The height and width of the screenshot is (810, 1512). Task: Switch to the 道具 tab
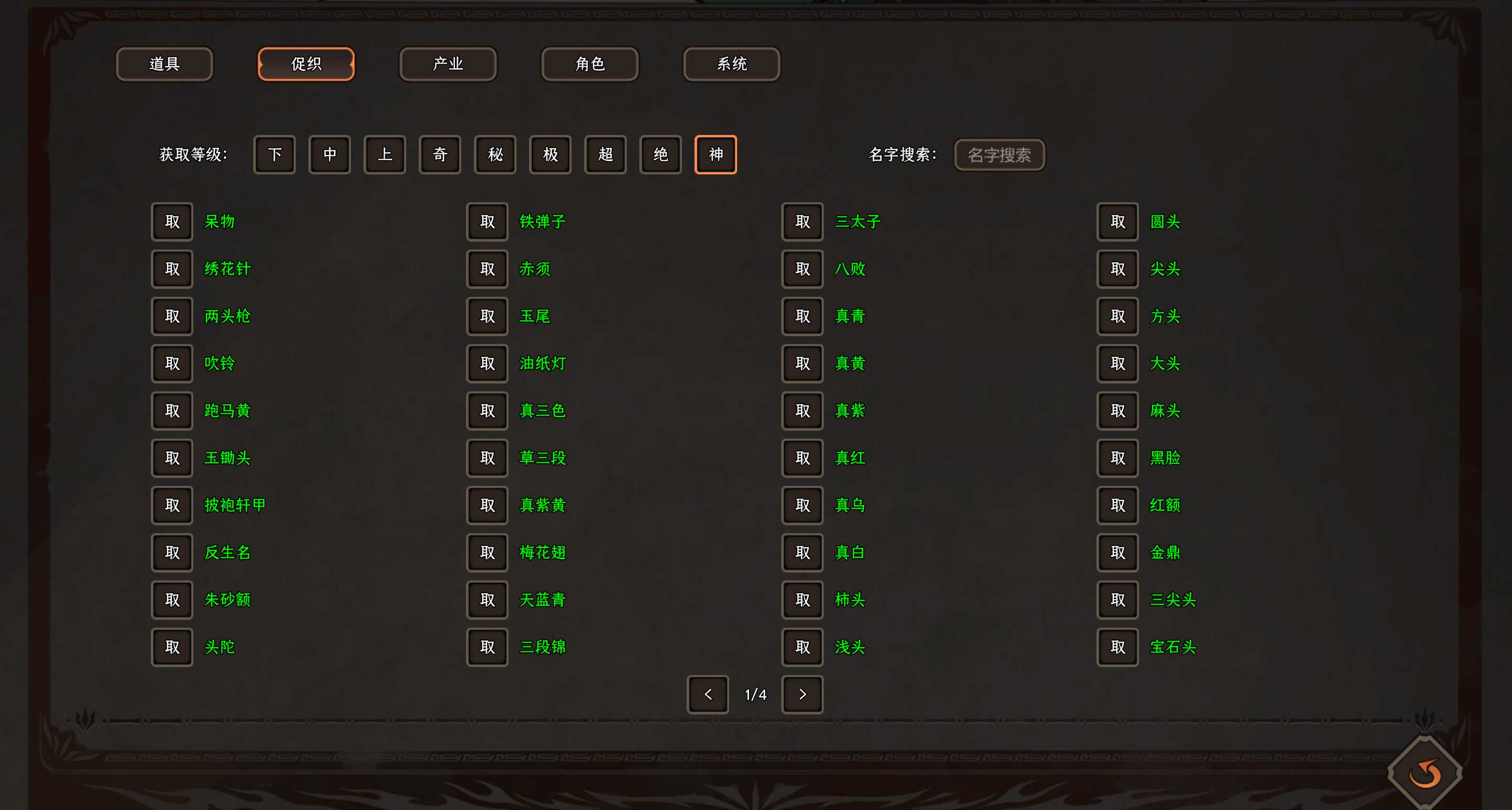pos(164,64)
